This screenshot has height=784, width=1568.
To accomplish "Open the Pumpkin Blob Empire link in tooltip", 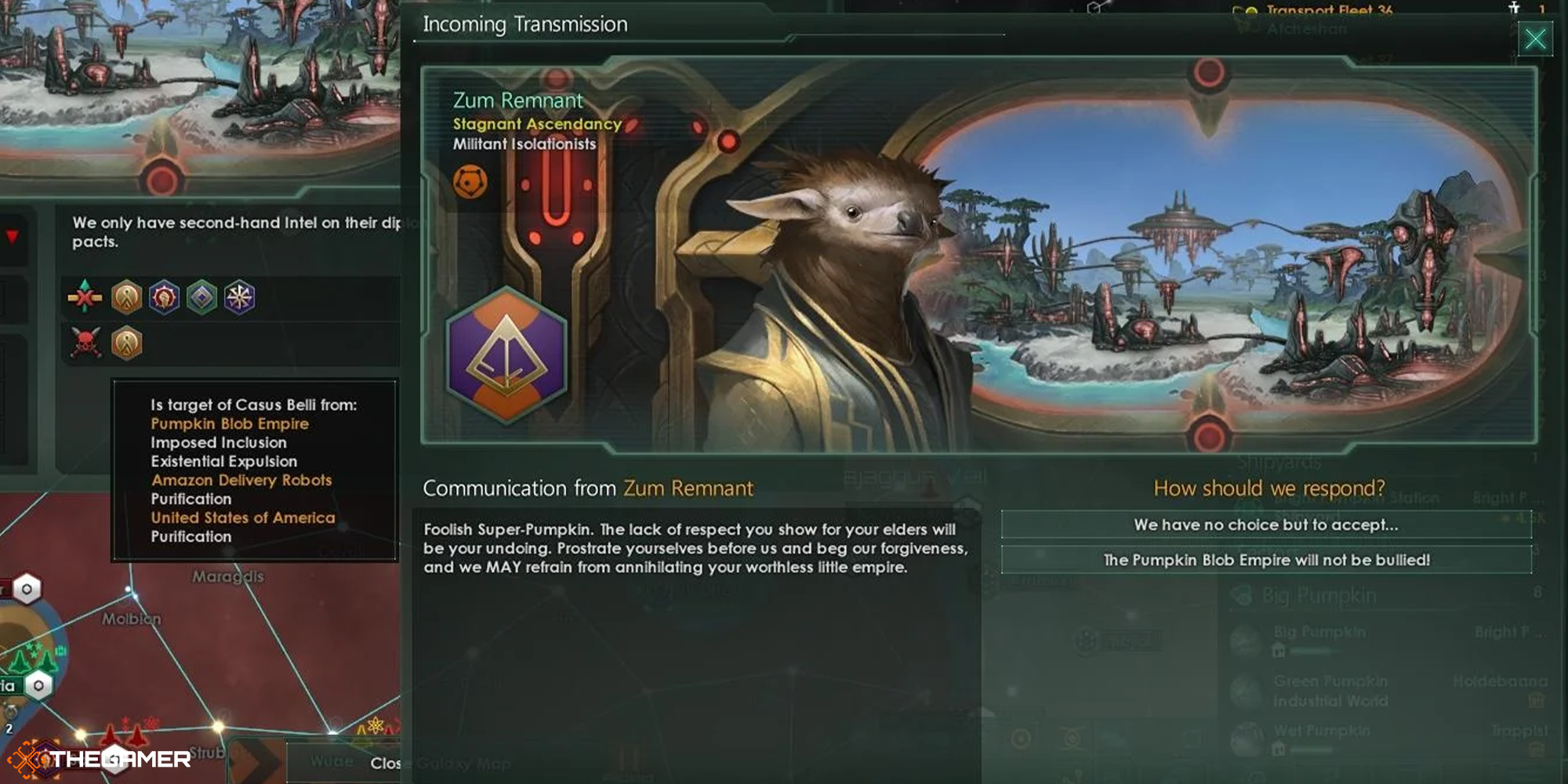I will [x=230, y=423].
